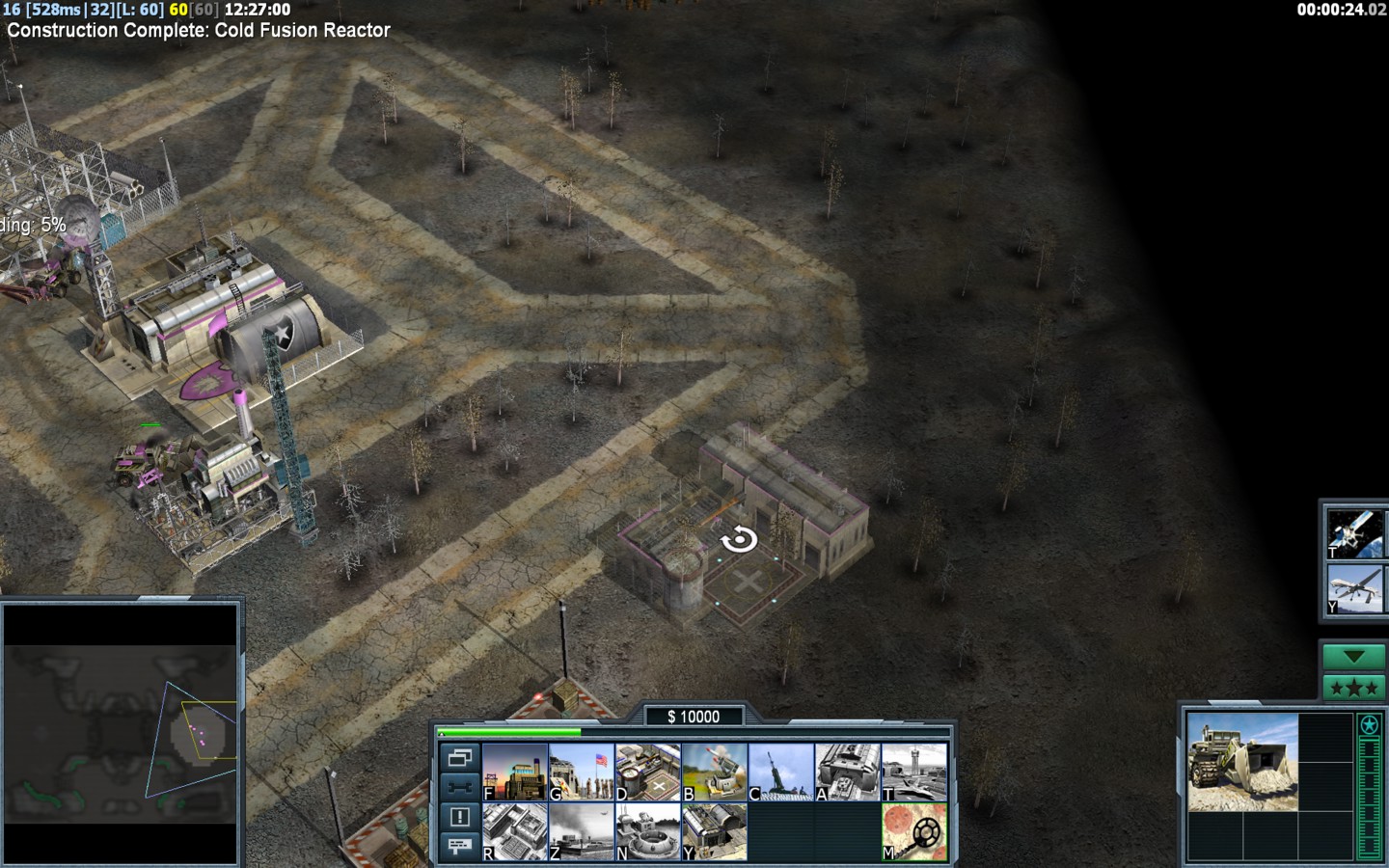The width and height of the screenshot is (1389, 868).
Task: Click the exclamation mark button
Action: pyautogui.click(x=460, y=817)
